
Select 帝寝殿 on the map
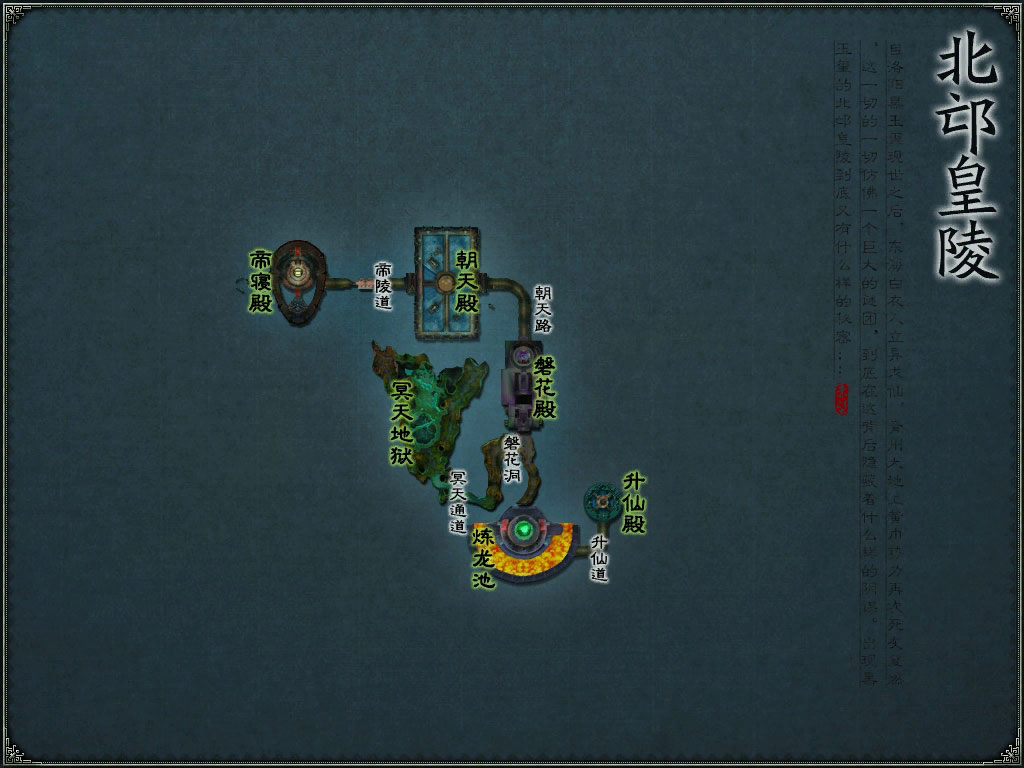tap(296, 280)
